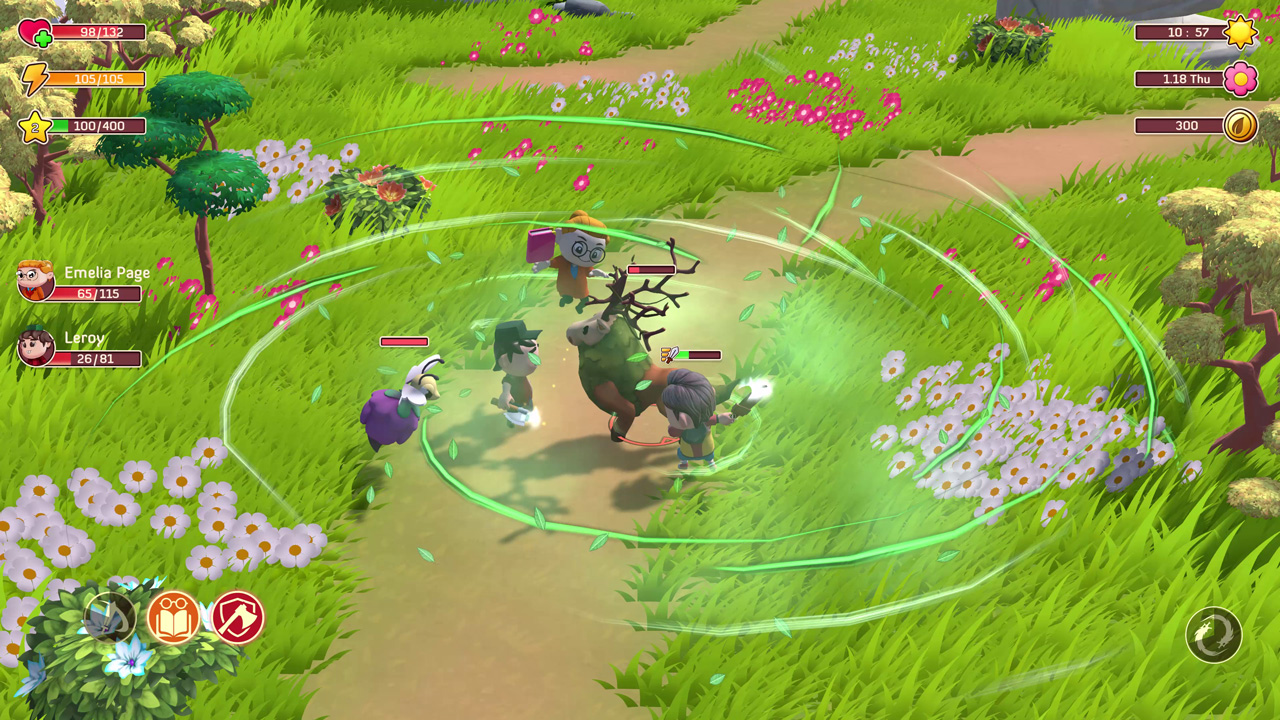Click the sun weather icon top-right
The width and height of the screenshot is (1280, 720).
pyautogui.click(x=1241, y=31)
